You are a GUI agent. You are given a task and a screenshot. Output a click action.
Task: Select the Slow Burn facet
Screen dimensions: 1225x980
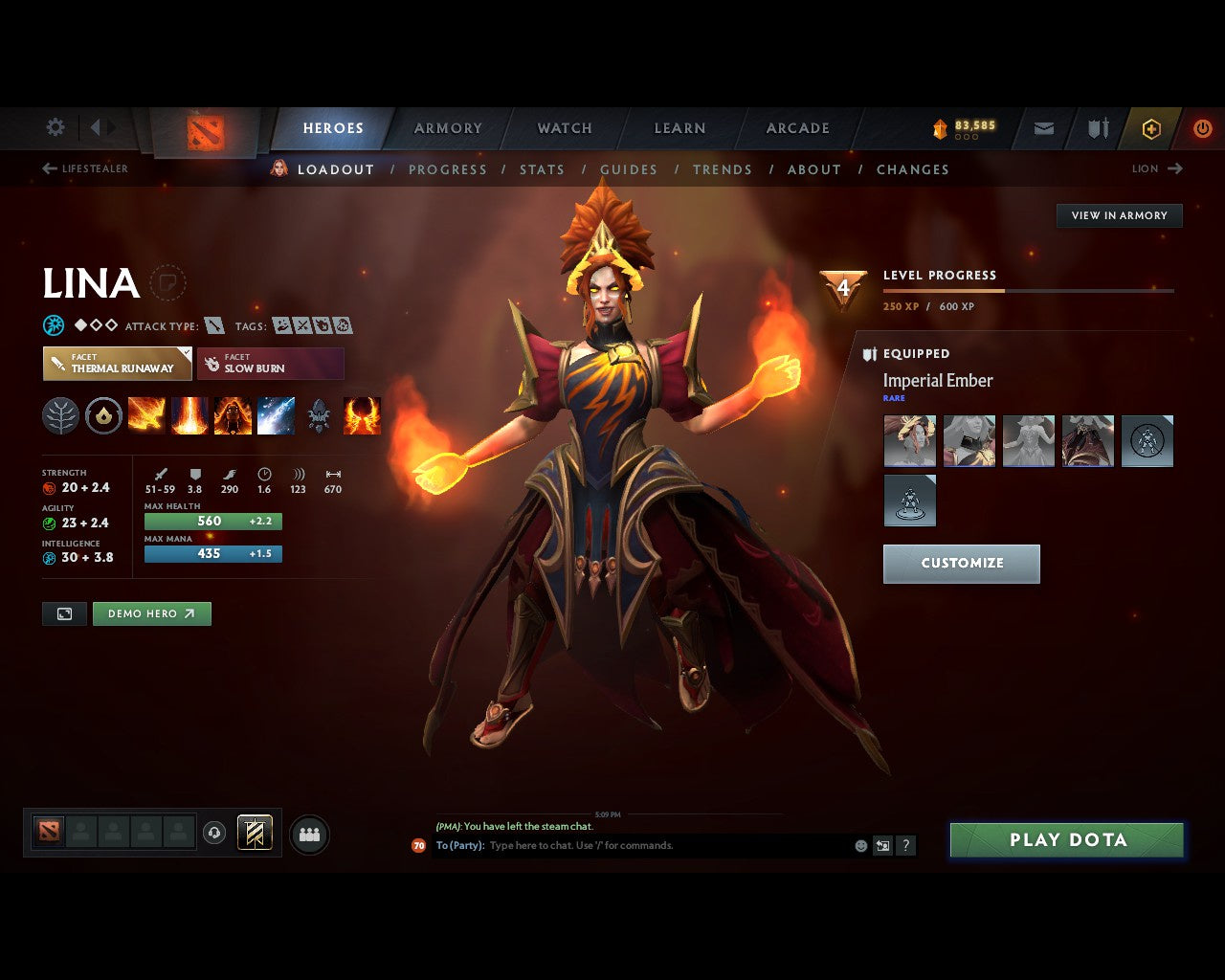271,364
